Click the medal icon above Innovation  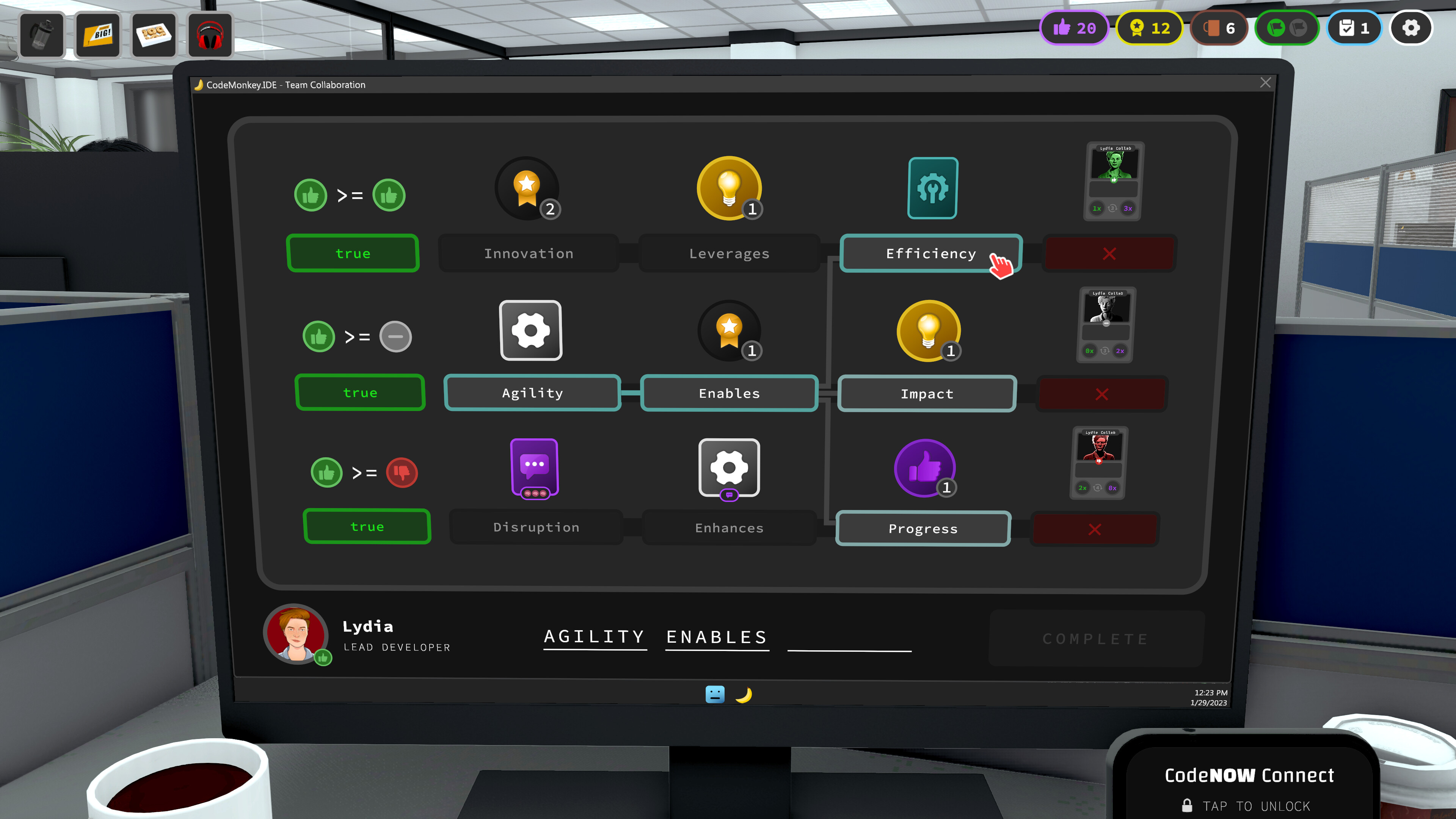pos(527,188)
